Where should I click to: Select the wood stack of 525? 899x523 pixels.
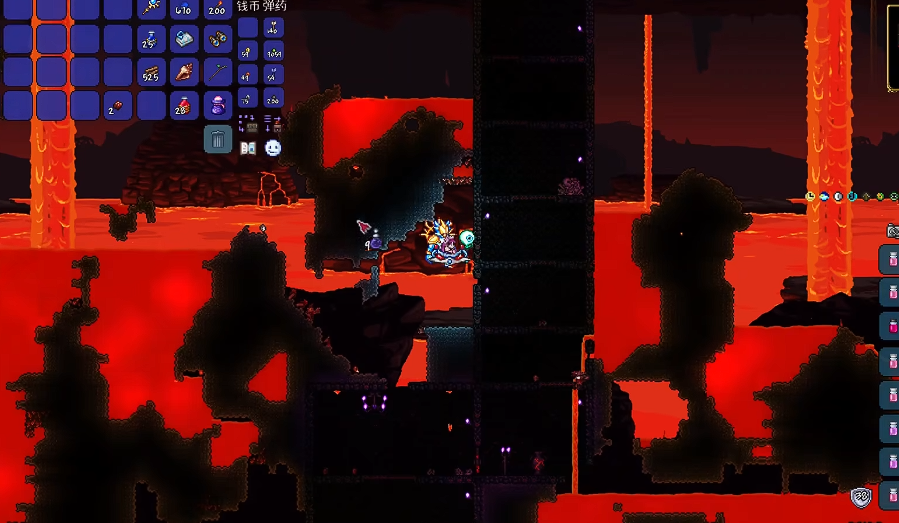(152, 72)
